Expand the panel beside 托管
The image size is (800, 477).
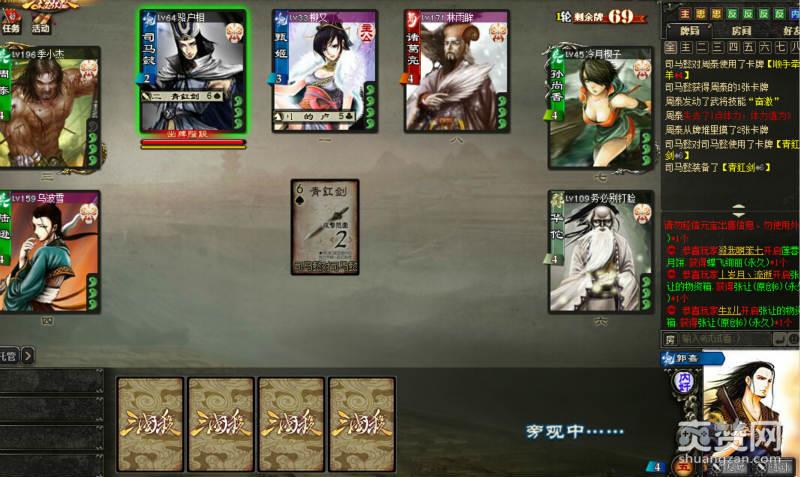pyautogui.click(x=28, y=354)
